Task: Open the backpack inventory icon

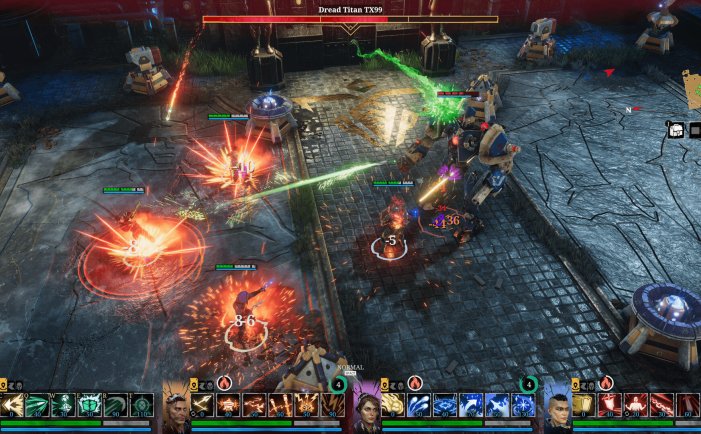Action: [676, 129]
